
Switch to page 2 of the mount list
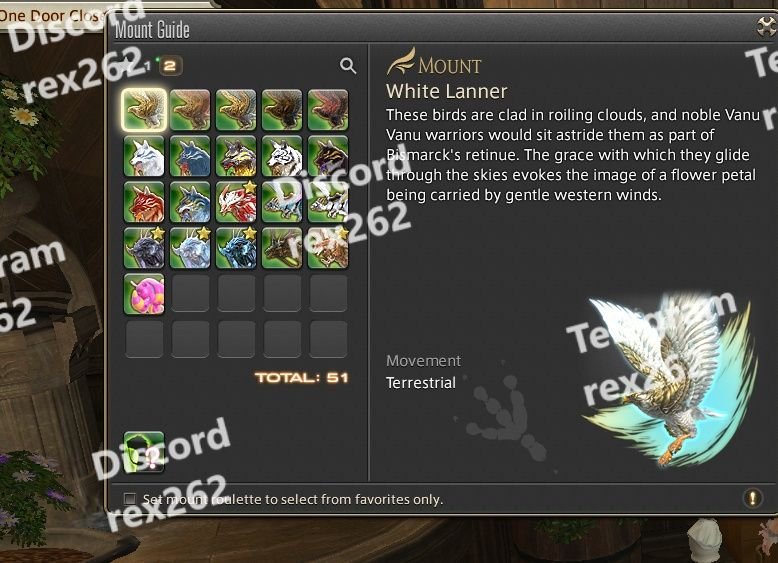(x=170, y=66)
